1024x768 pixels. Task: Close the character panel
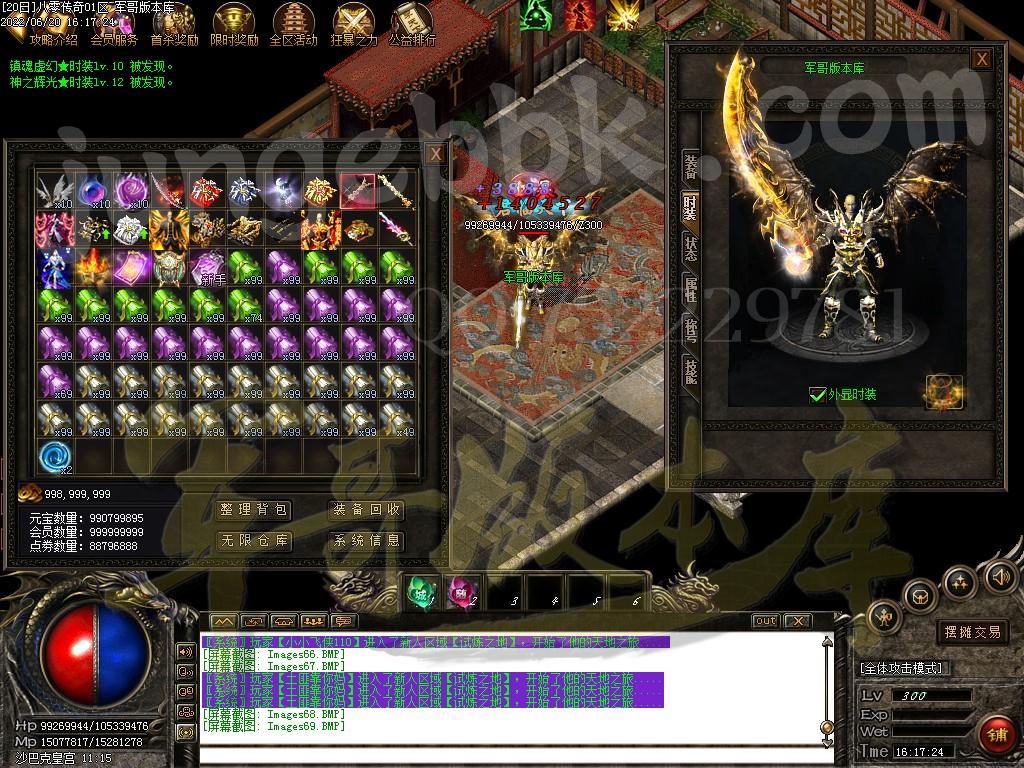click(982, 59)
